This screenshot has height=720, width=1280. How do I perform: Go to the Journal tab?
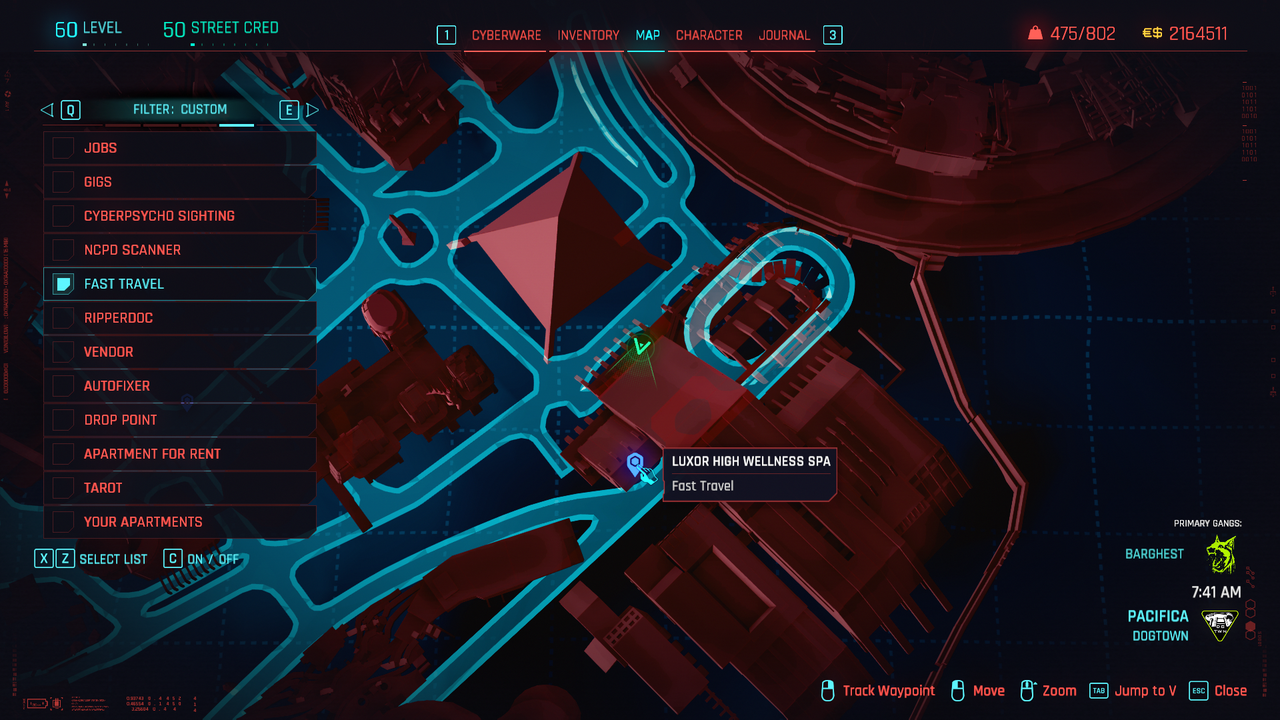click(784, 35)
